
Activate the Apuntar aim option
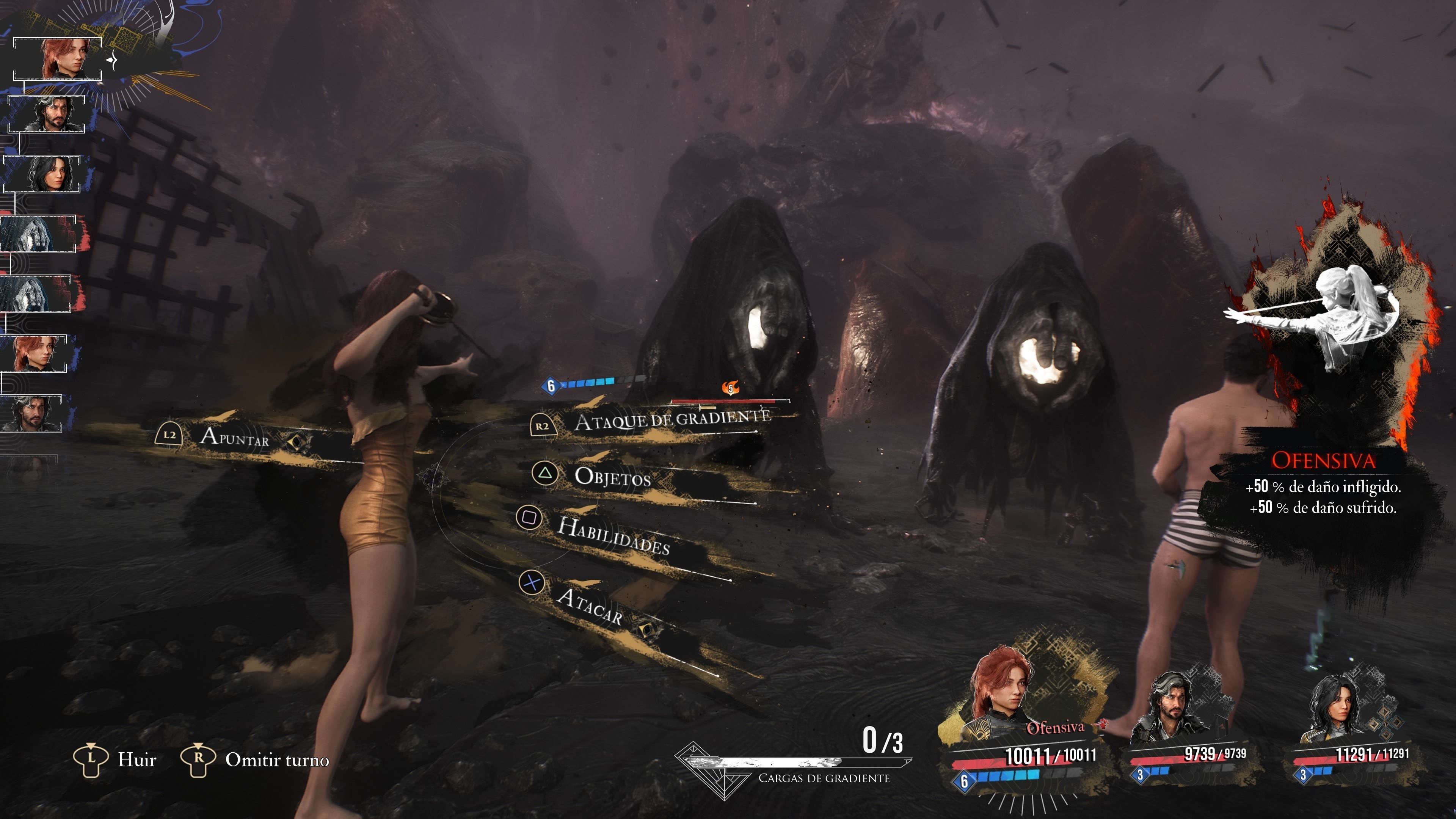(x=235, y=437)
